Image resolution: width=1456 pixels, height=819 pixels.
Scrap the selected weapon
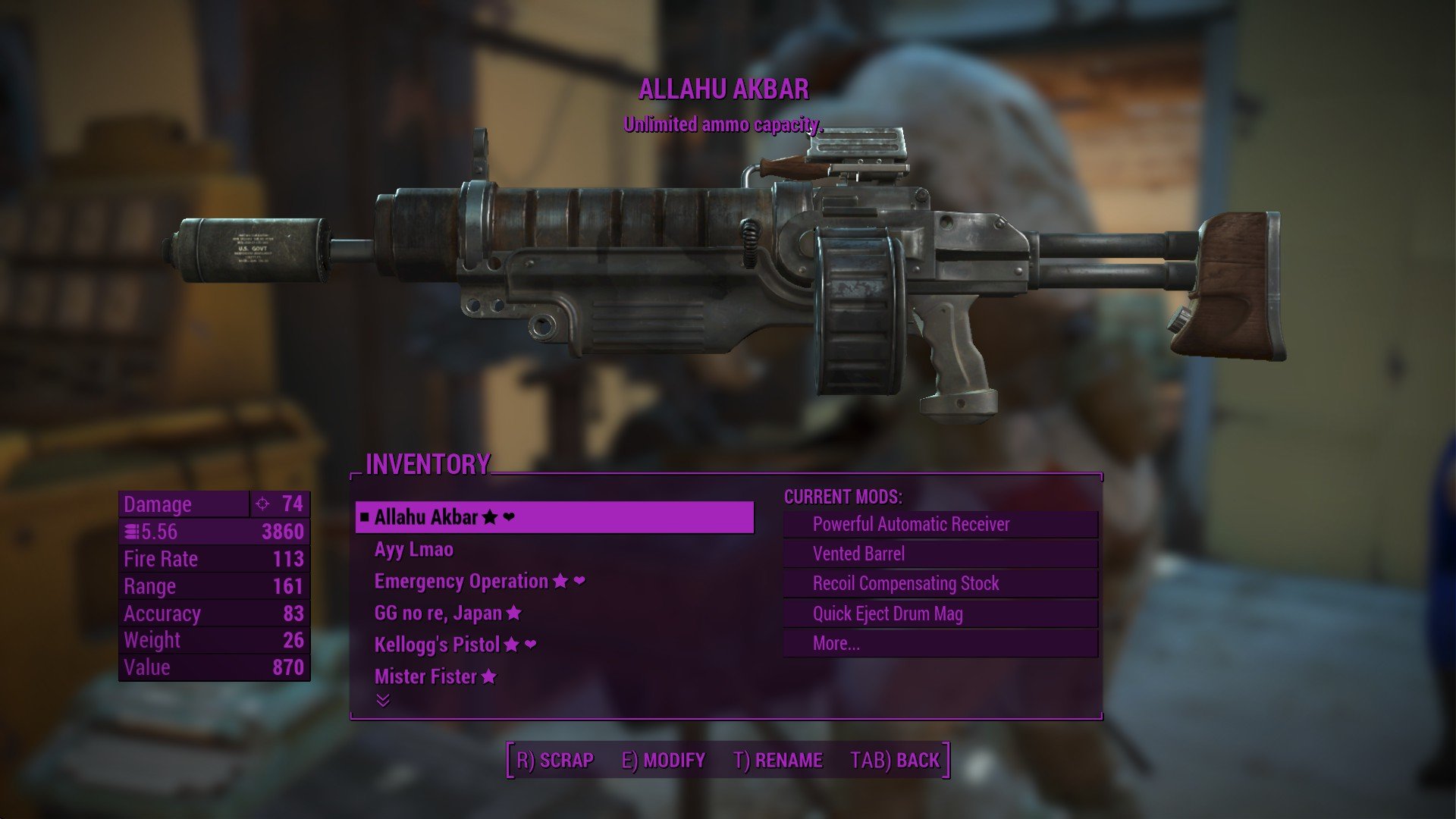555,760
